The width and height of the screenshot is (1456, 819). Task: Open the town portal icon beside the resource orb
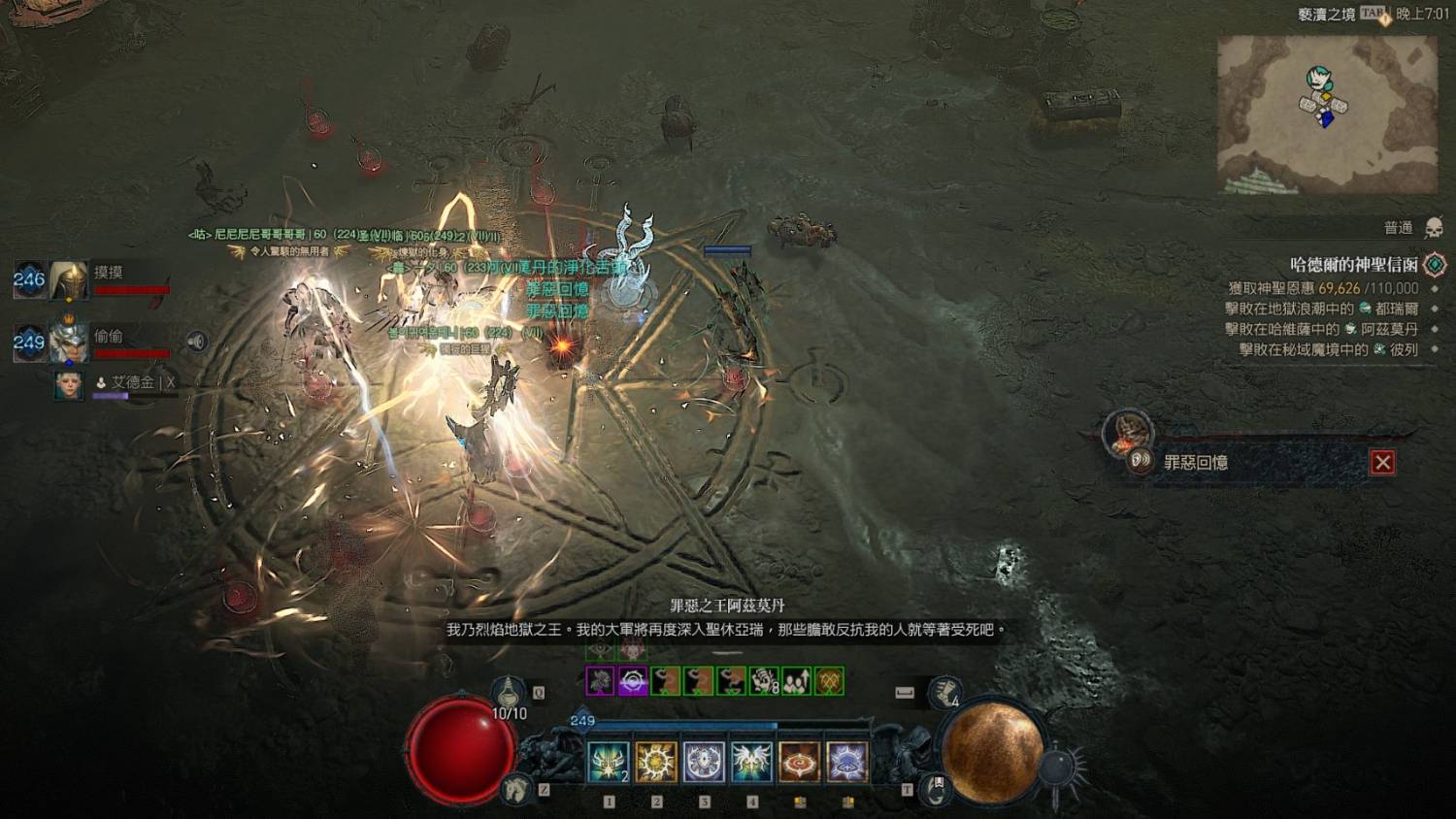point(936,789)
